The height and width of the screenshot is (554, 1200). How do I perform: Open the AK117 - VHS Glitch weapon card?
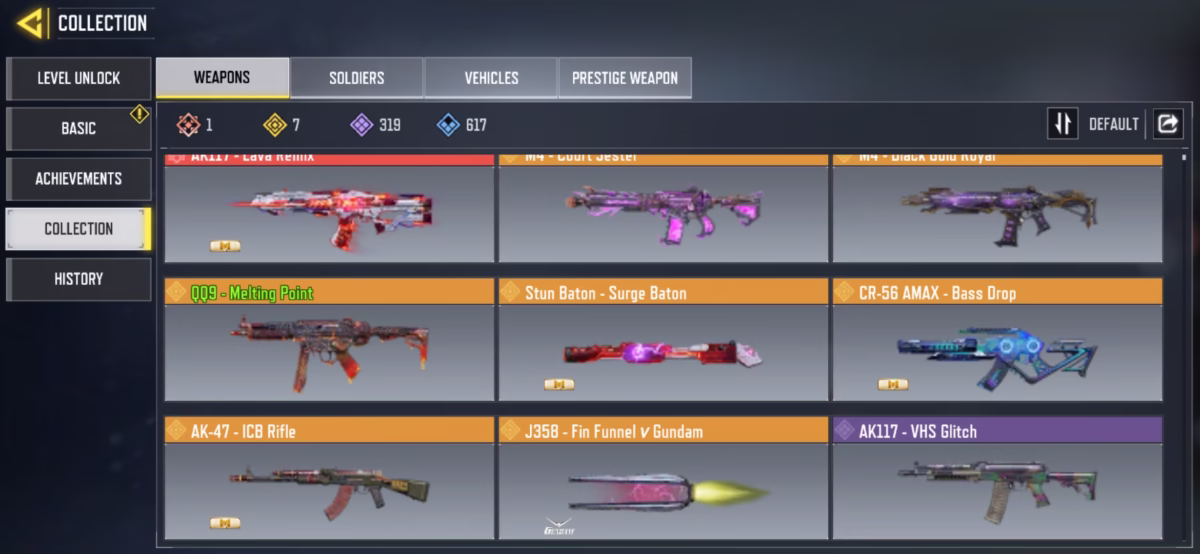pyautogui.click(x=997, y=478)
